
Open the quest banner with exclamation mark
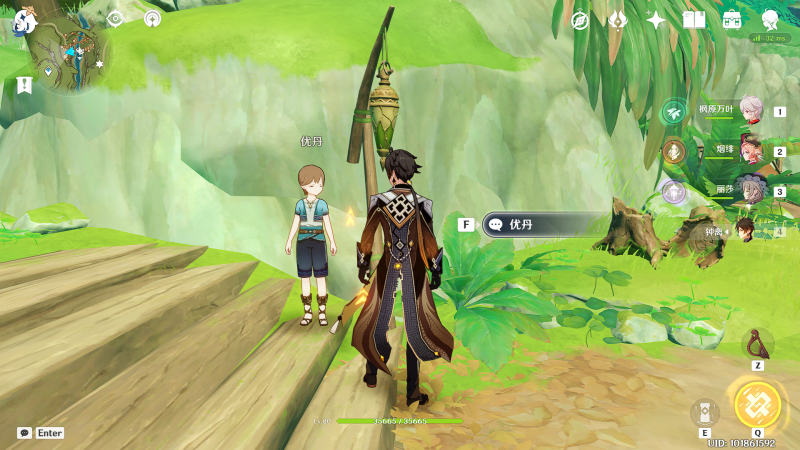pos(24,85)
